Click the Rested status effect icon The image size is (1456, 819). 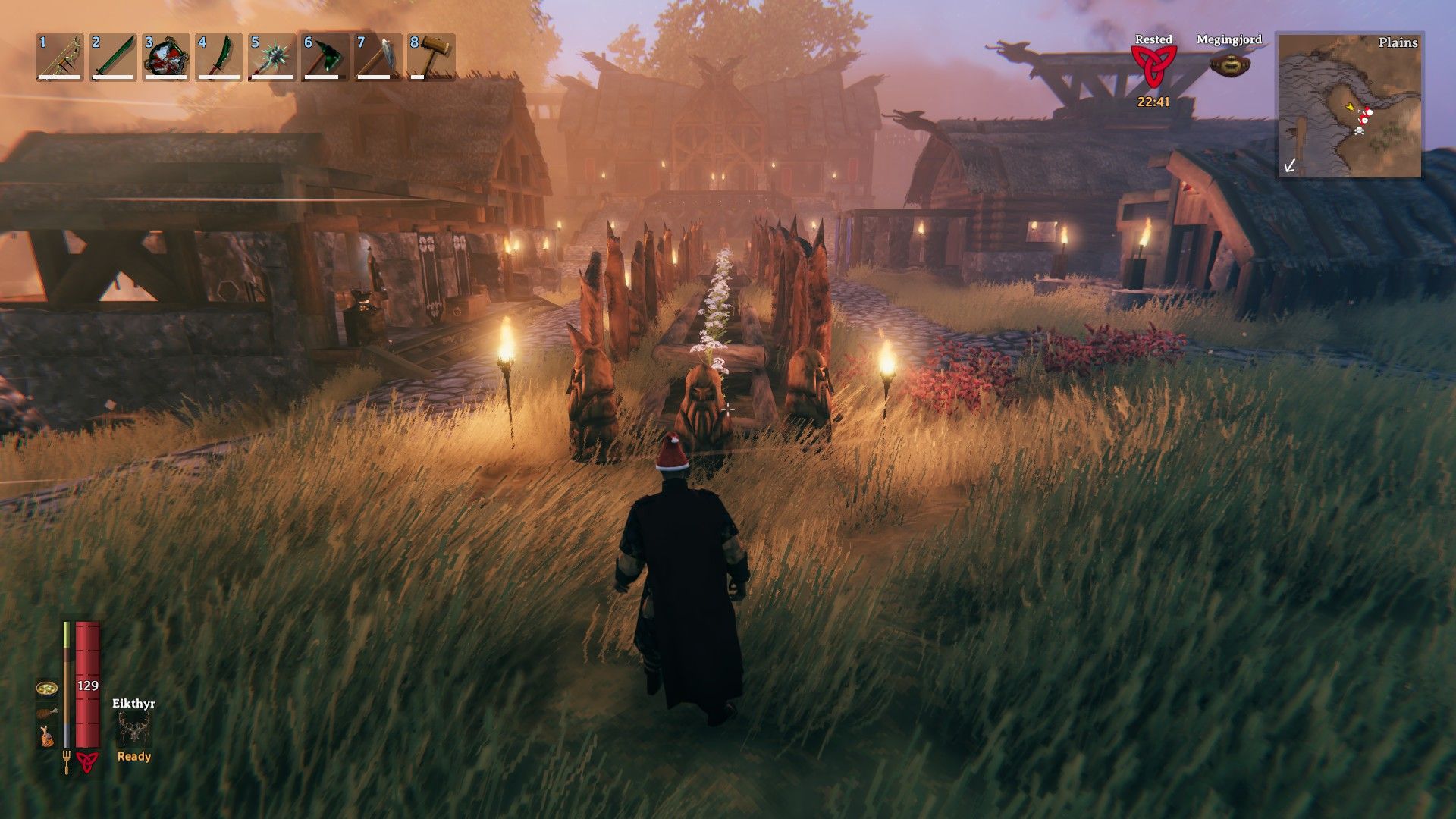1153,66
